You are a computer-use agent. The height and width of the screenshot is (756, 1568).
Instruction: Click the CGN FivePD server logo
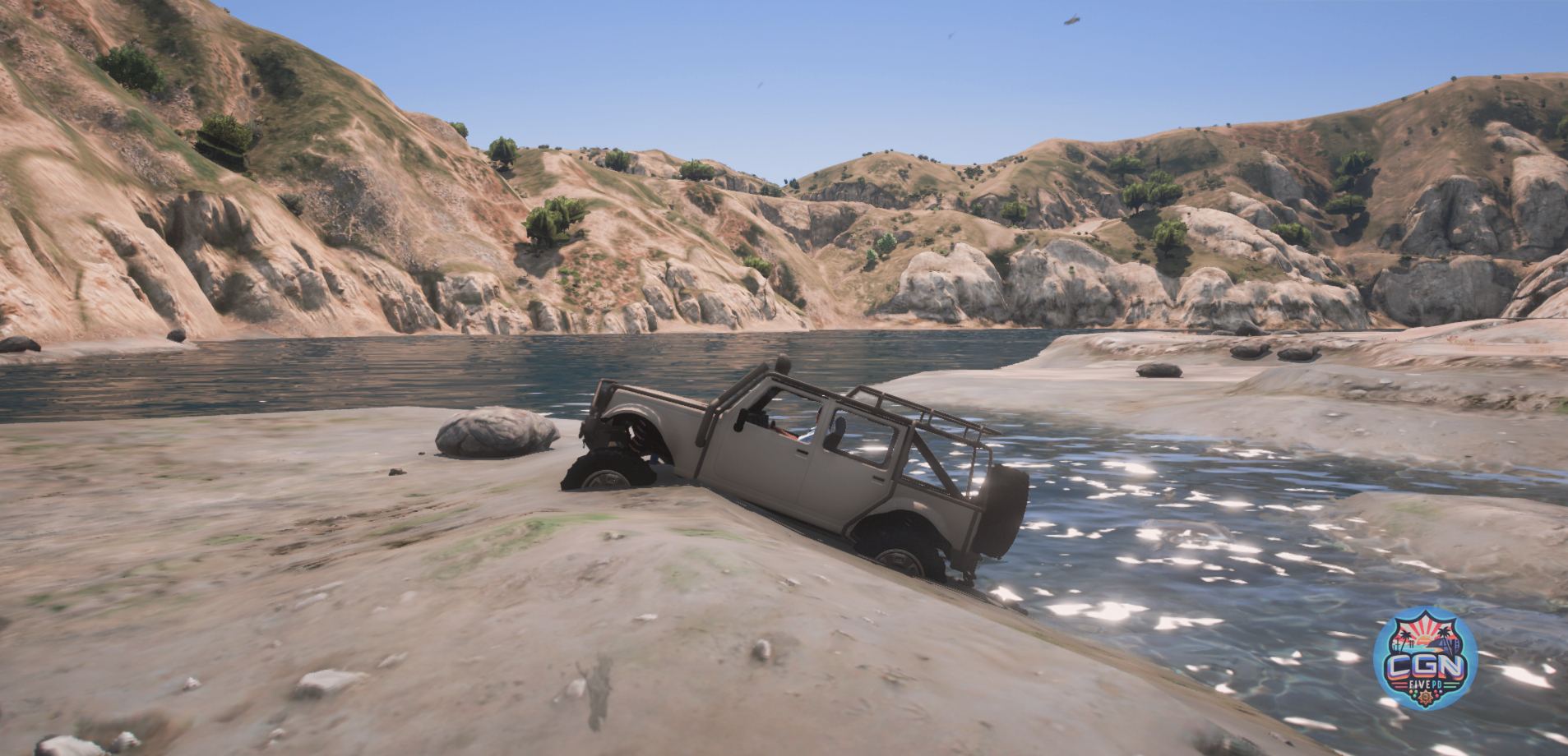coord(1425,658)
